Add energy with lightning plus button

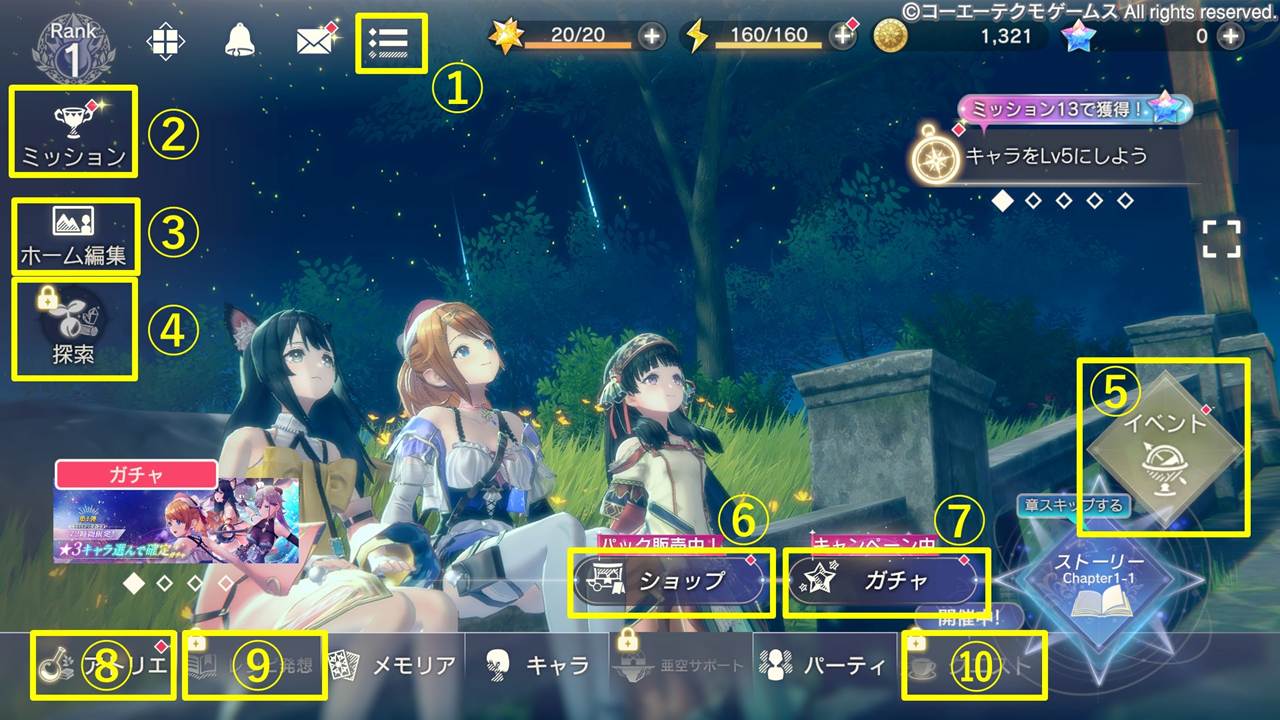coord(843,36)
